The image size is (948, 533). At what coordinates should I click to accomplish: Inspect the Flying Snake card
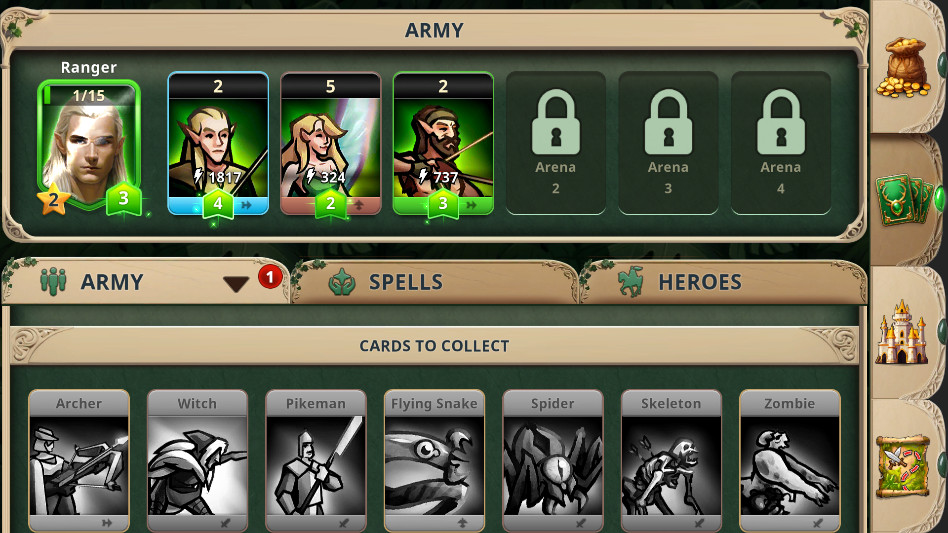434,460
